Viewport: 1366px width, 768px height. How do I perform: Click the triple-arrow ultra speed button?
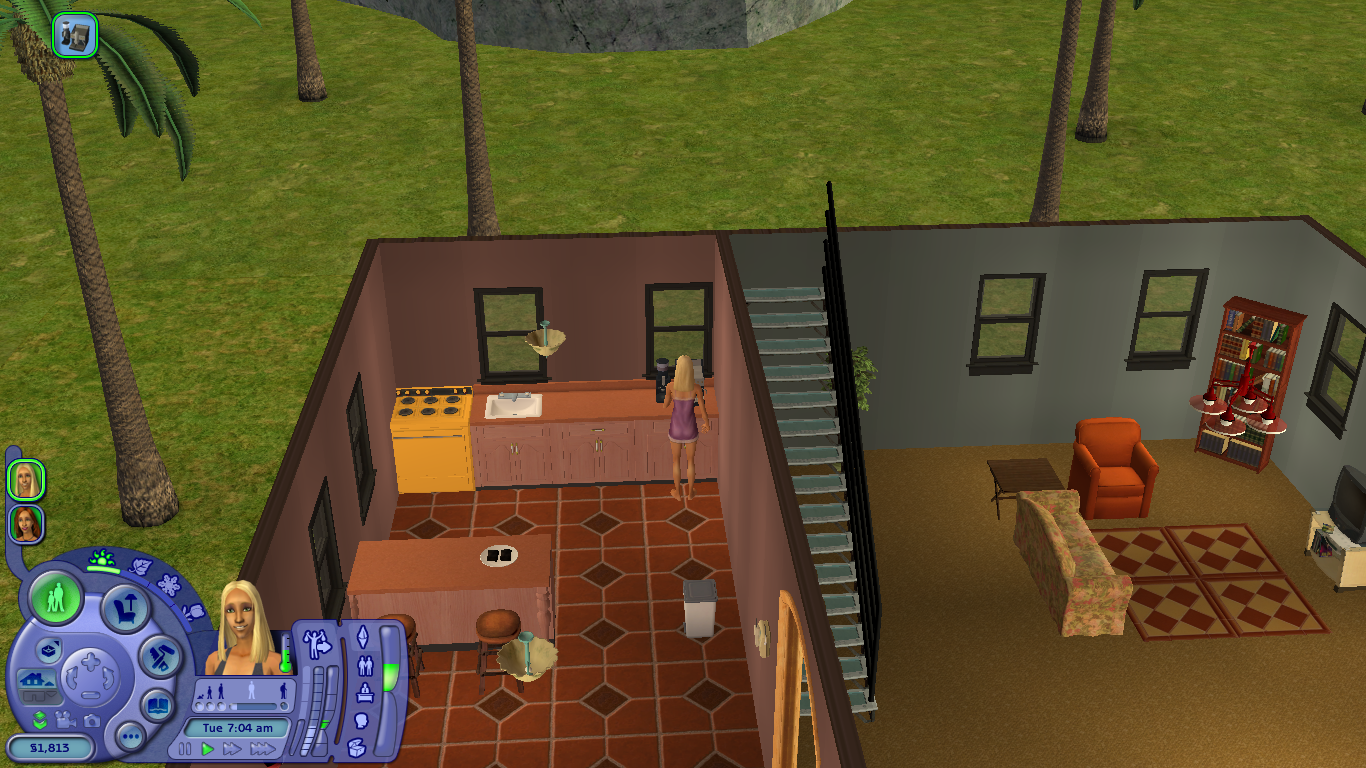[x=263, y=749]
